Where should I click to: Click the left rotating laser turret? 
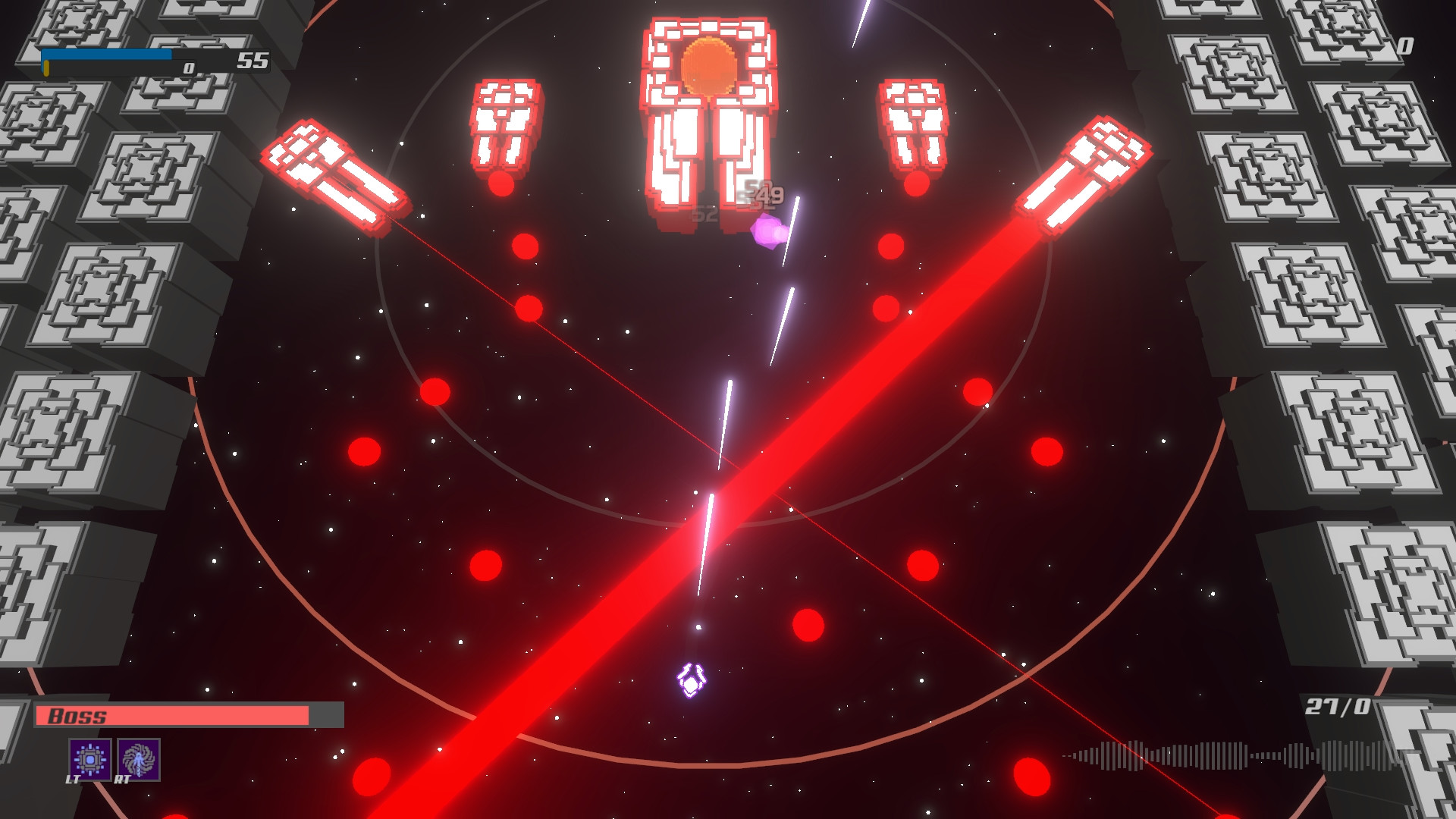click(334, 174)
